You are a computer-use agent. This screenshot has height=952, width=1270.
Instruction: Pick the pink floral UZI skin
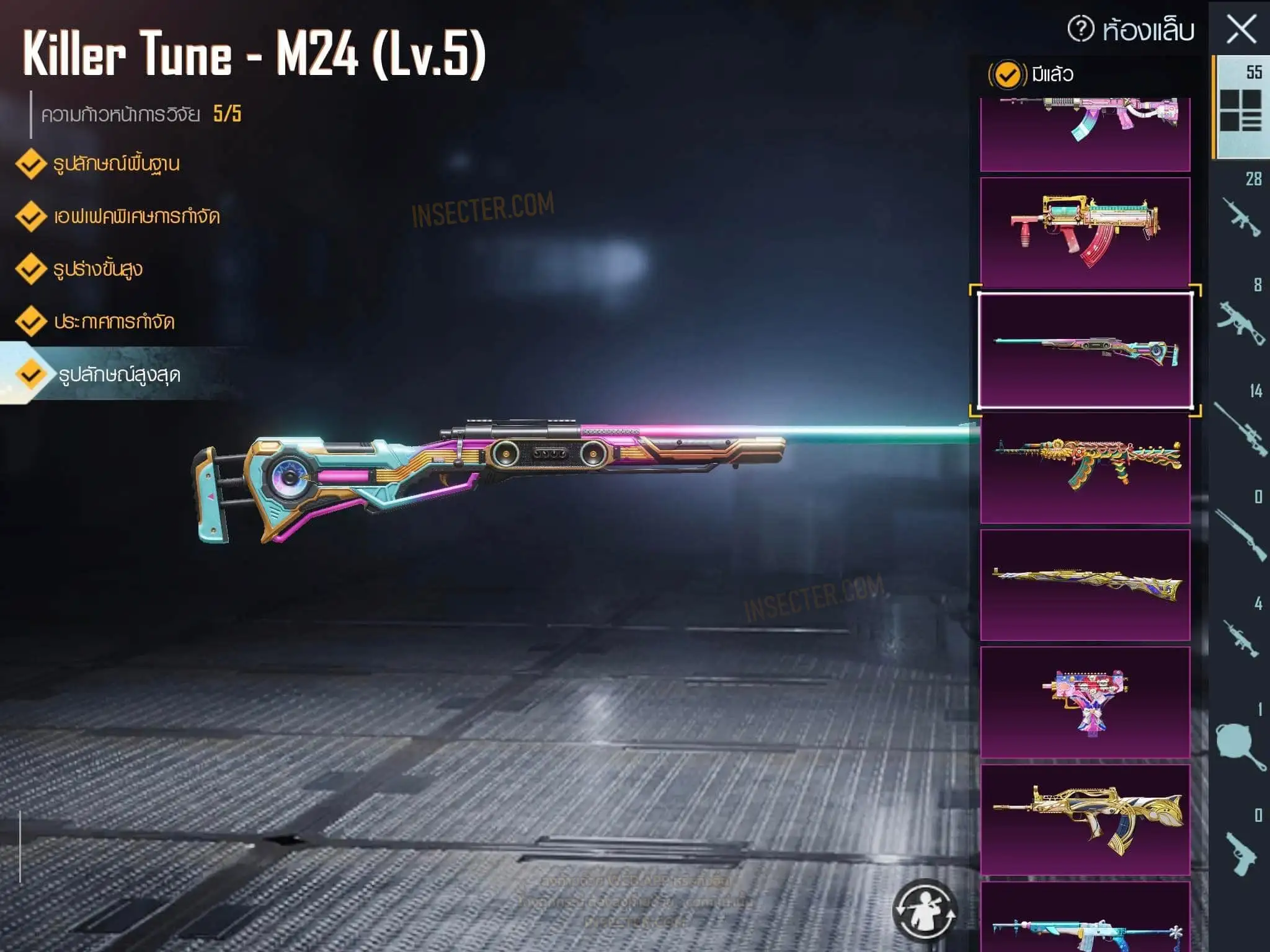[1085, 702]
